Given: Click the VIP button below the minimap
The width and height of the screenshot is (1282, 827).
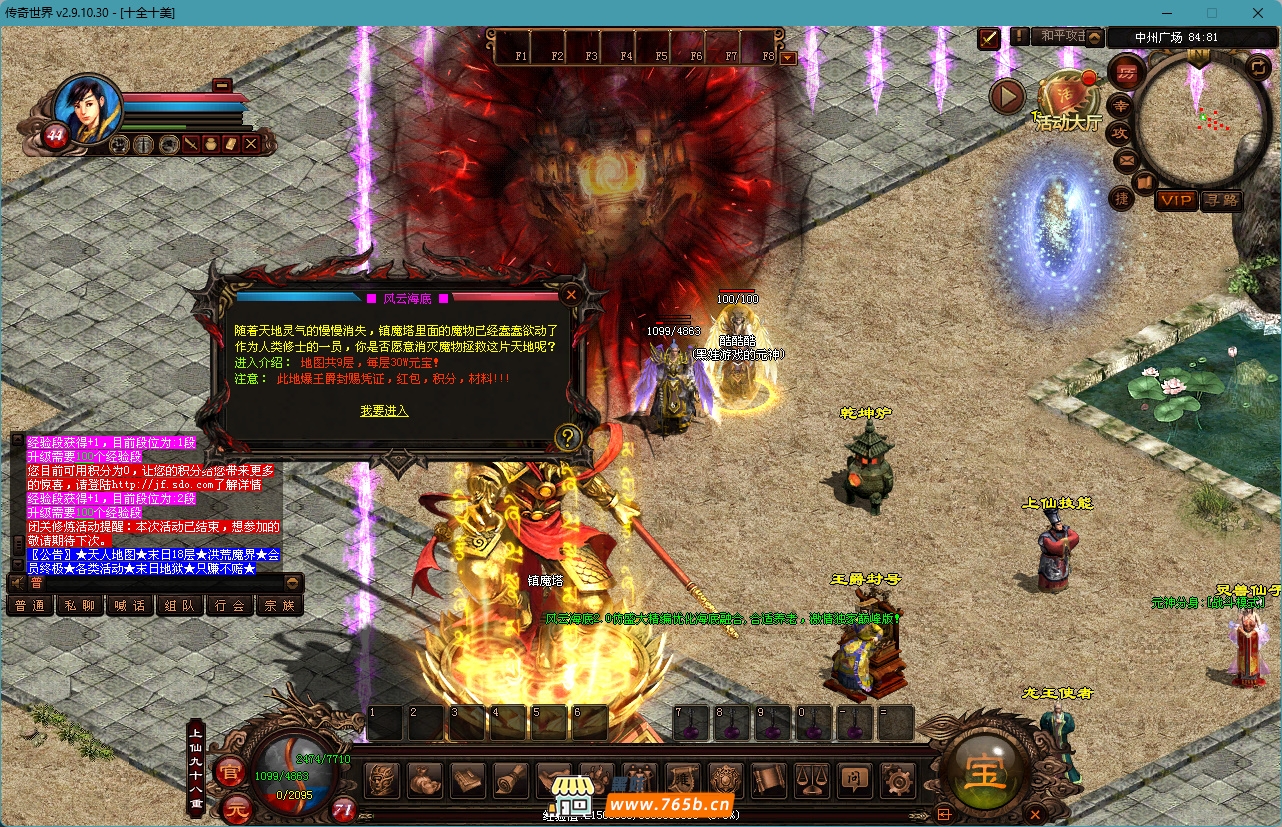Looking at the screenshot, I should [x=1176, y=200].
